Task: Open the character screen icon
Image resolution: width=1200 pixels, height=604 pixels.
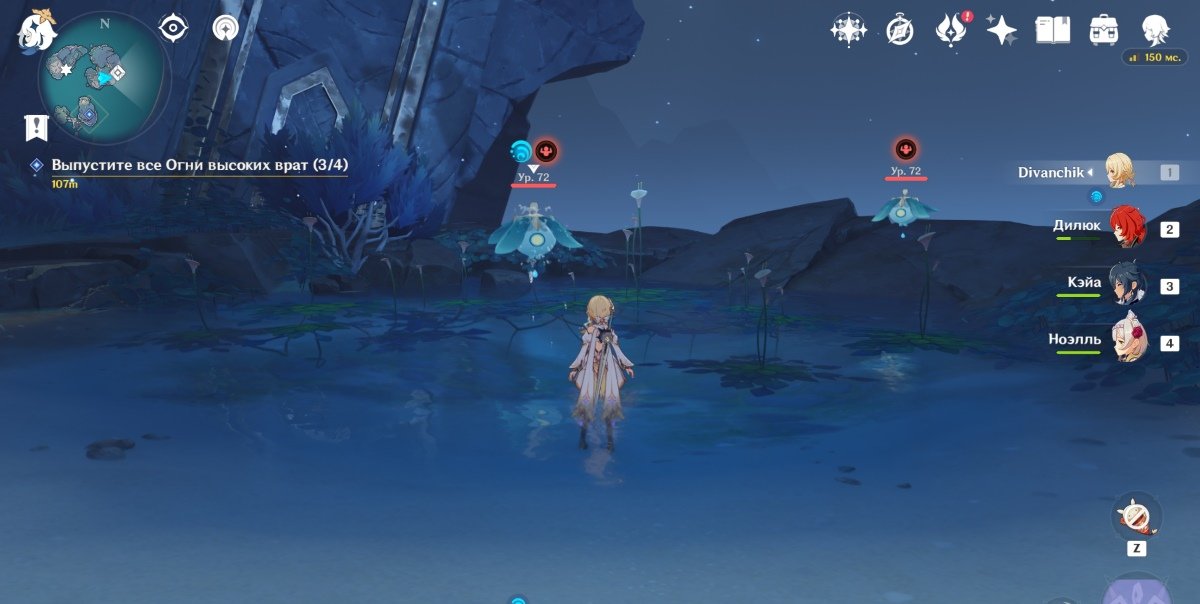Action: (1156, 30)
